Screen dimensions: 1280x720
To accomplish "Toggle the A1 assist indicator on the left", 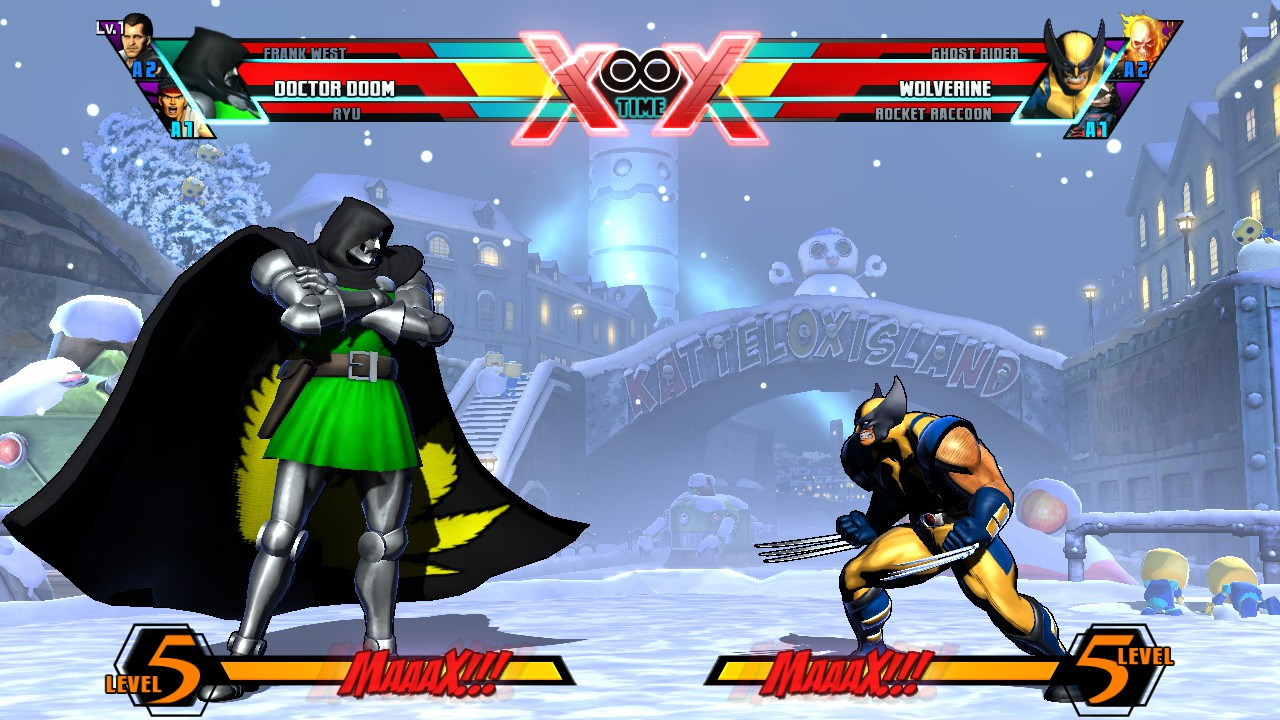I will click(x=181, y=127).
